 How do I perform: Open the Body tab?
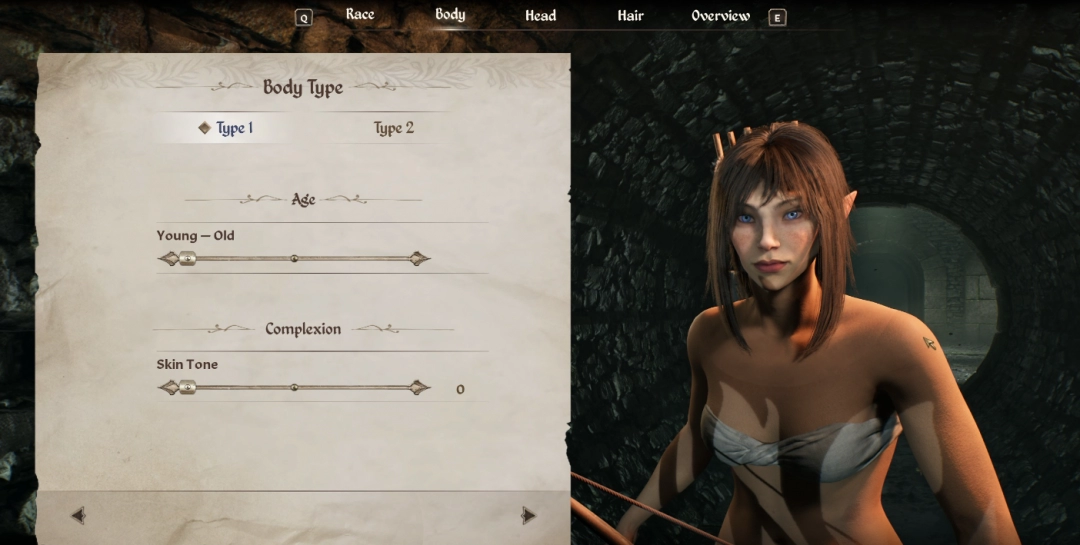[x=450, y=15]
